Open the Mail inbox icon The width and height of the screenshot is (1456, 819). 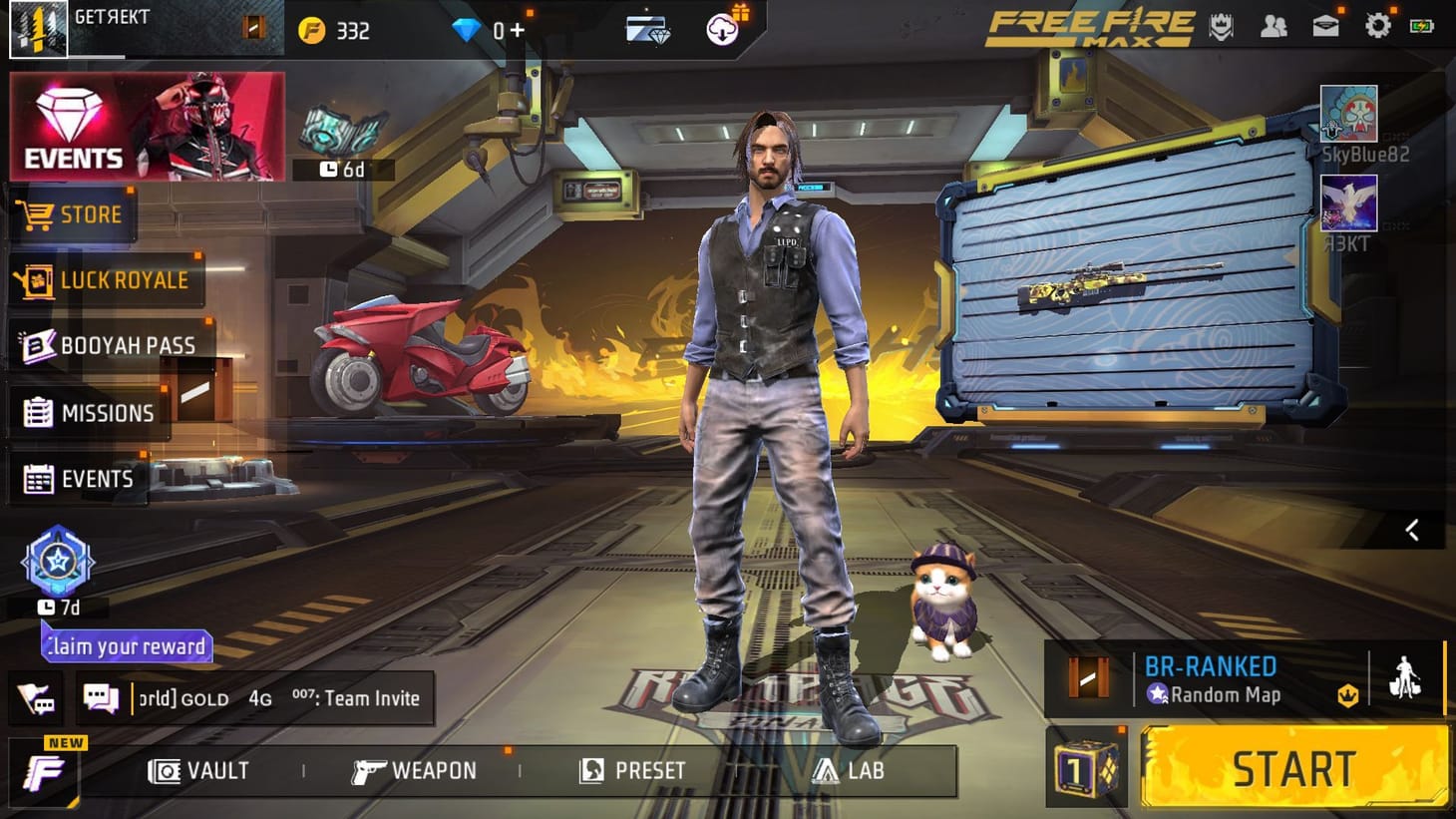click(1325, 27)
